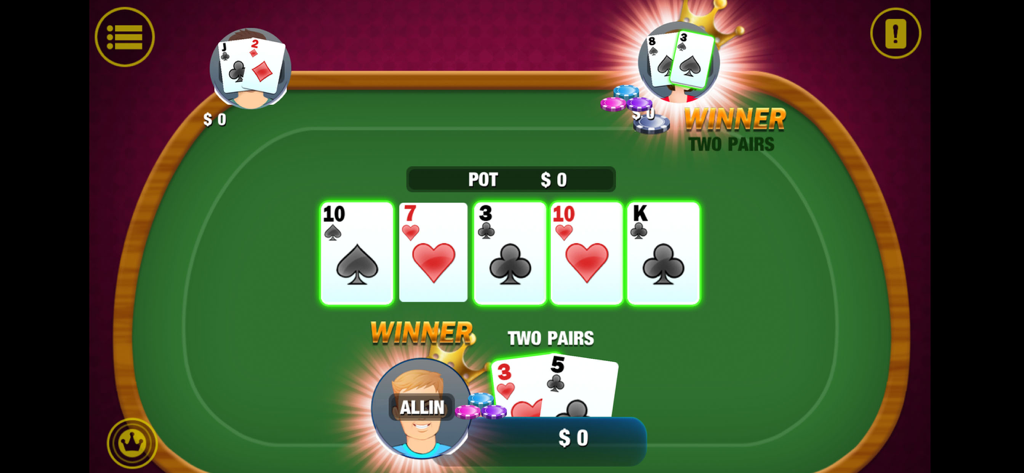Screen dimensions: 1024x473
Task: Click the opponent avatar holding a red 2
Action: pos(250,68)
